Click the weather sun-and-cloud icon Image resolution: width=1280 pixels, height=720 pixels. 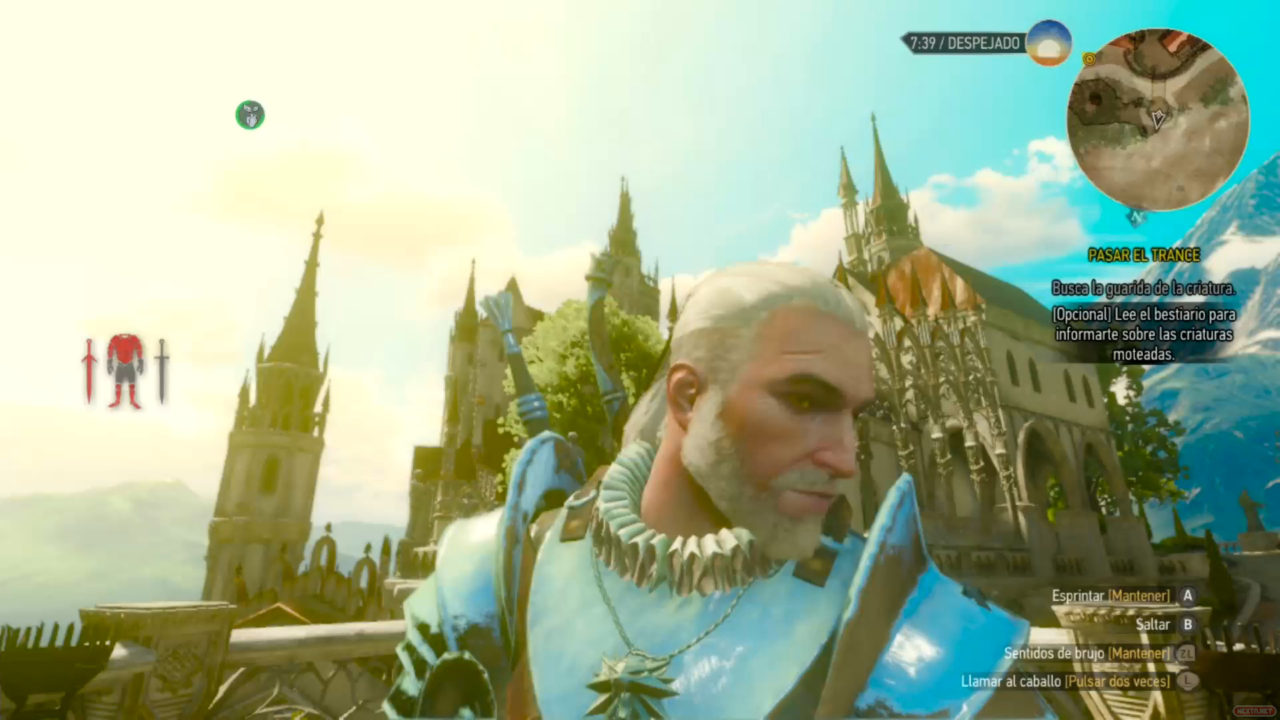pos(1049,43)
